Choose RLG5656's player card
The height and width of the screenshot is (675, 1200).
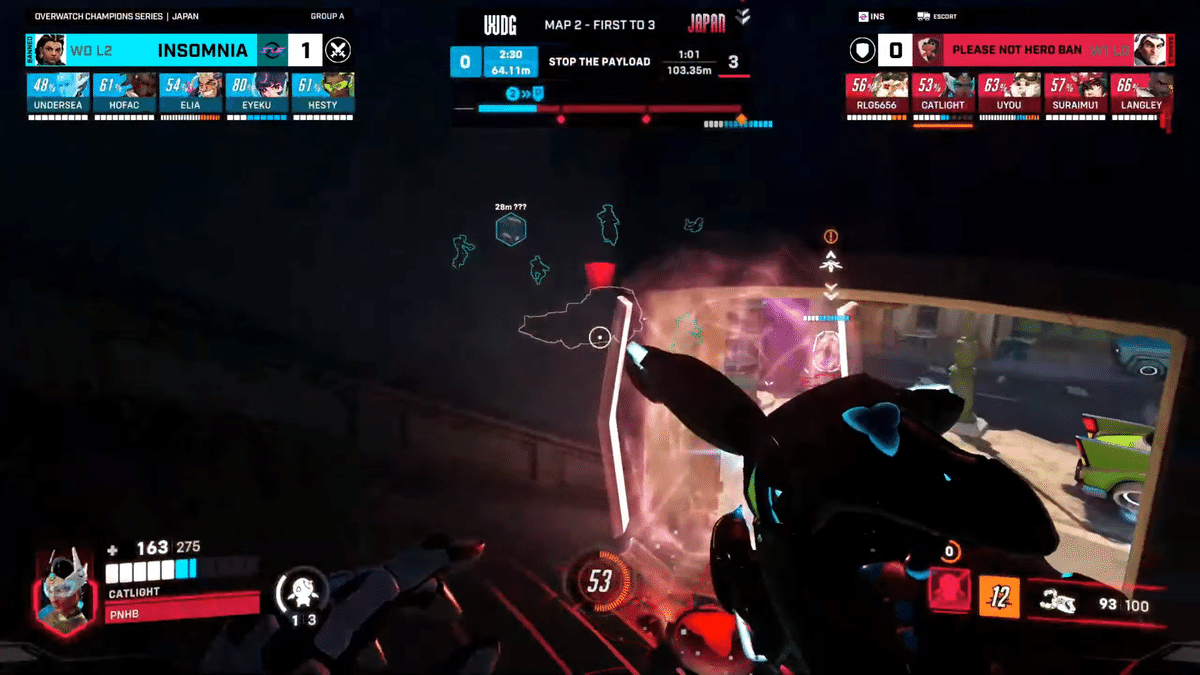click(877, 92)
